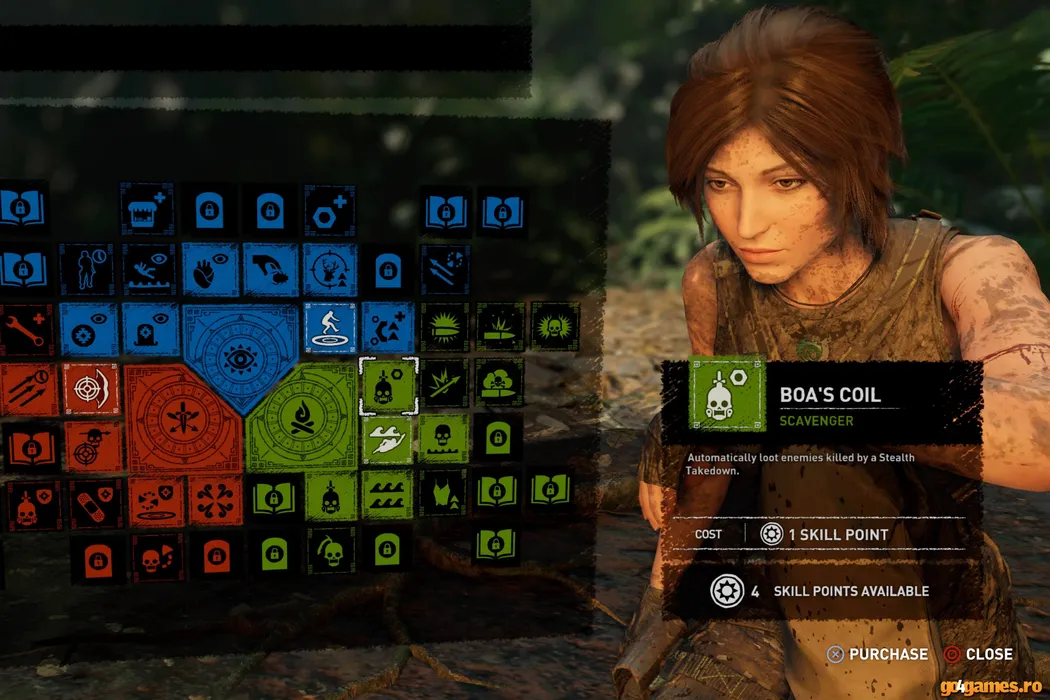The image size is (1050, 700).
Task: Choose the blue deer target skill
Action: tap(329, 269)
